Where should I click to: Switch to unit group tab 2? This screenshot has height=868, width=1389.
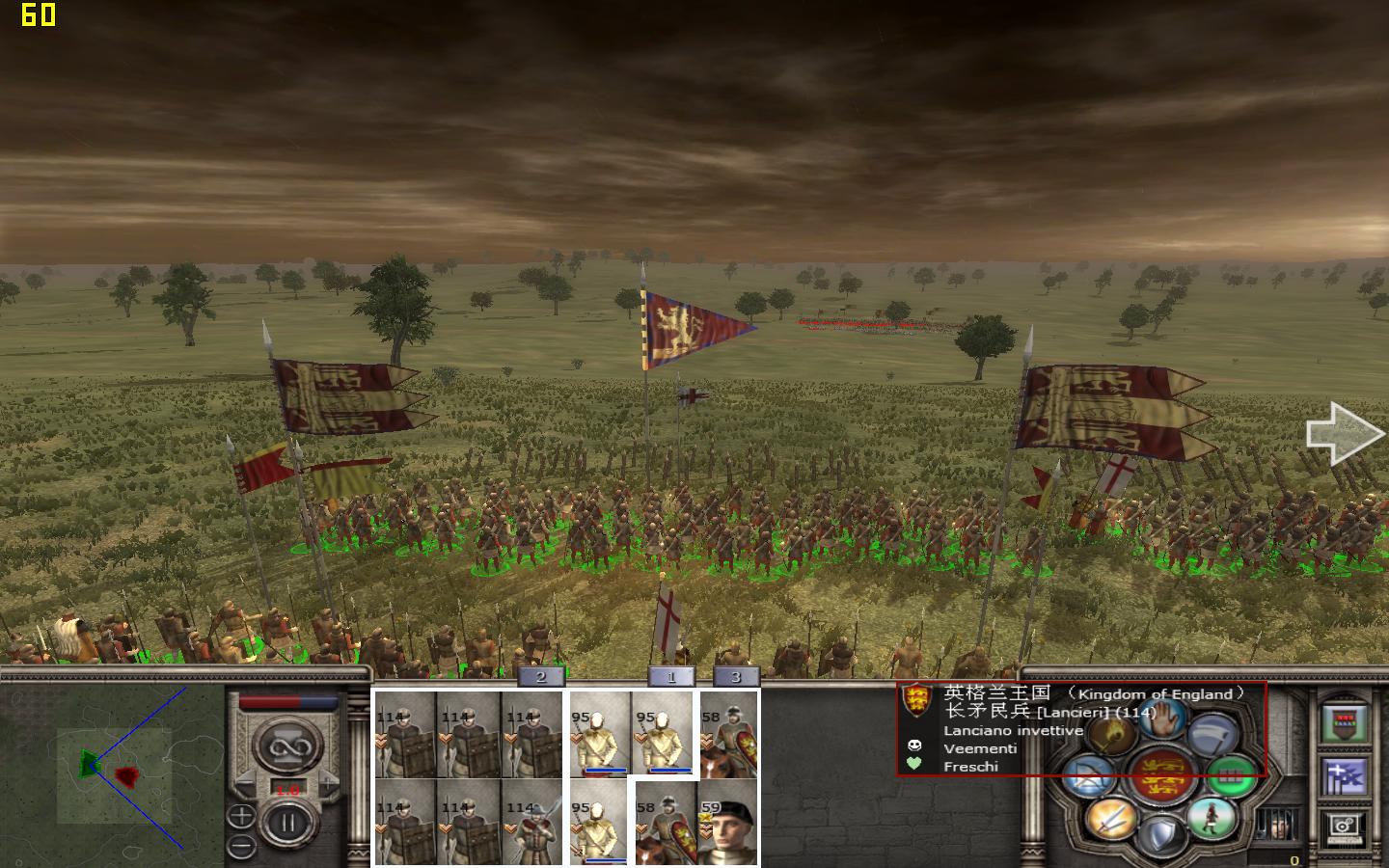540,676
